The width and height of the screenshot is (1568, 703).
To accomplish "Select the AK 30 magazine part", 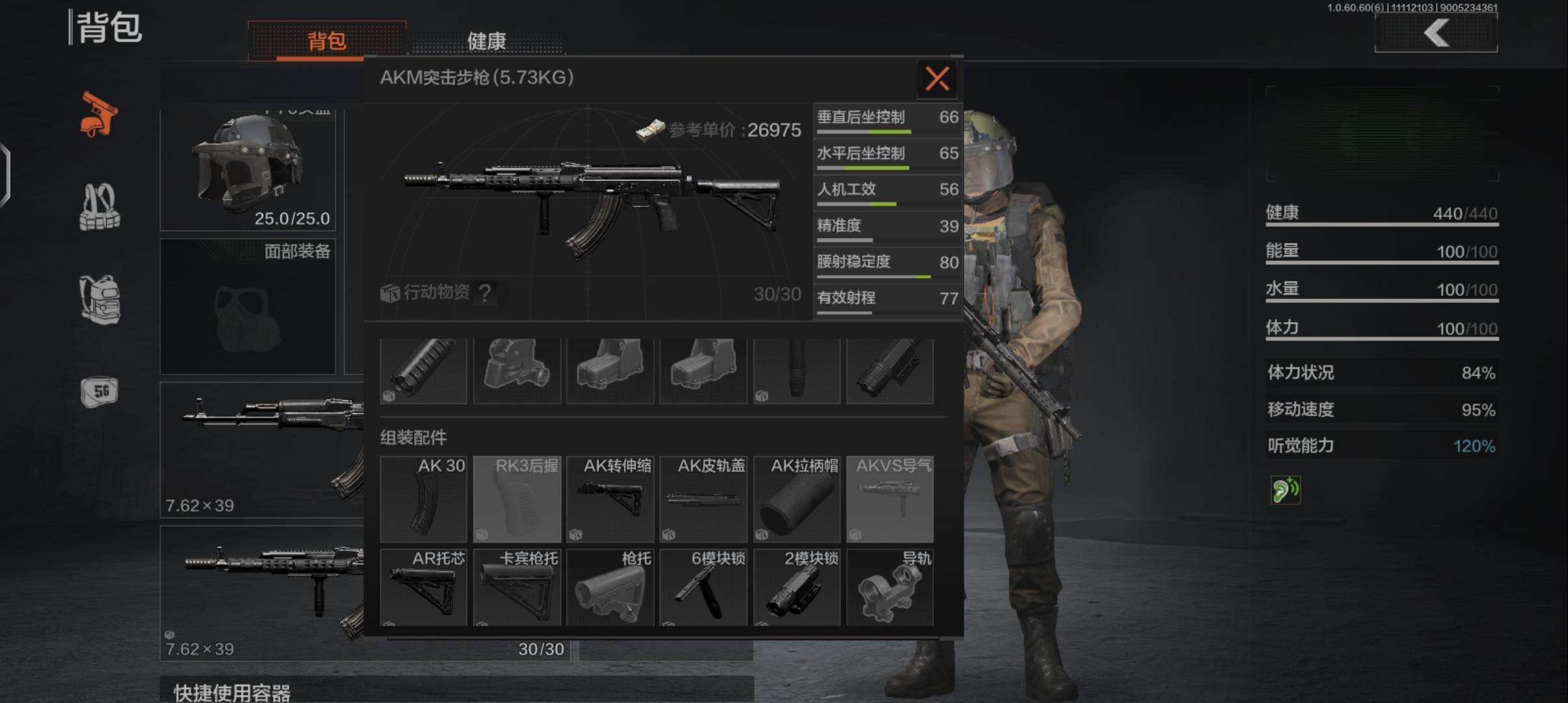I will point(423,499).
